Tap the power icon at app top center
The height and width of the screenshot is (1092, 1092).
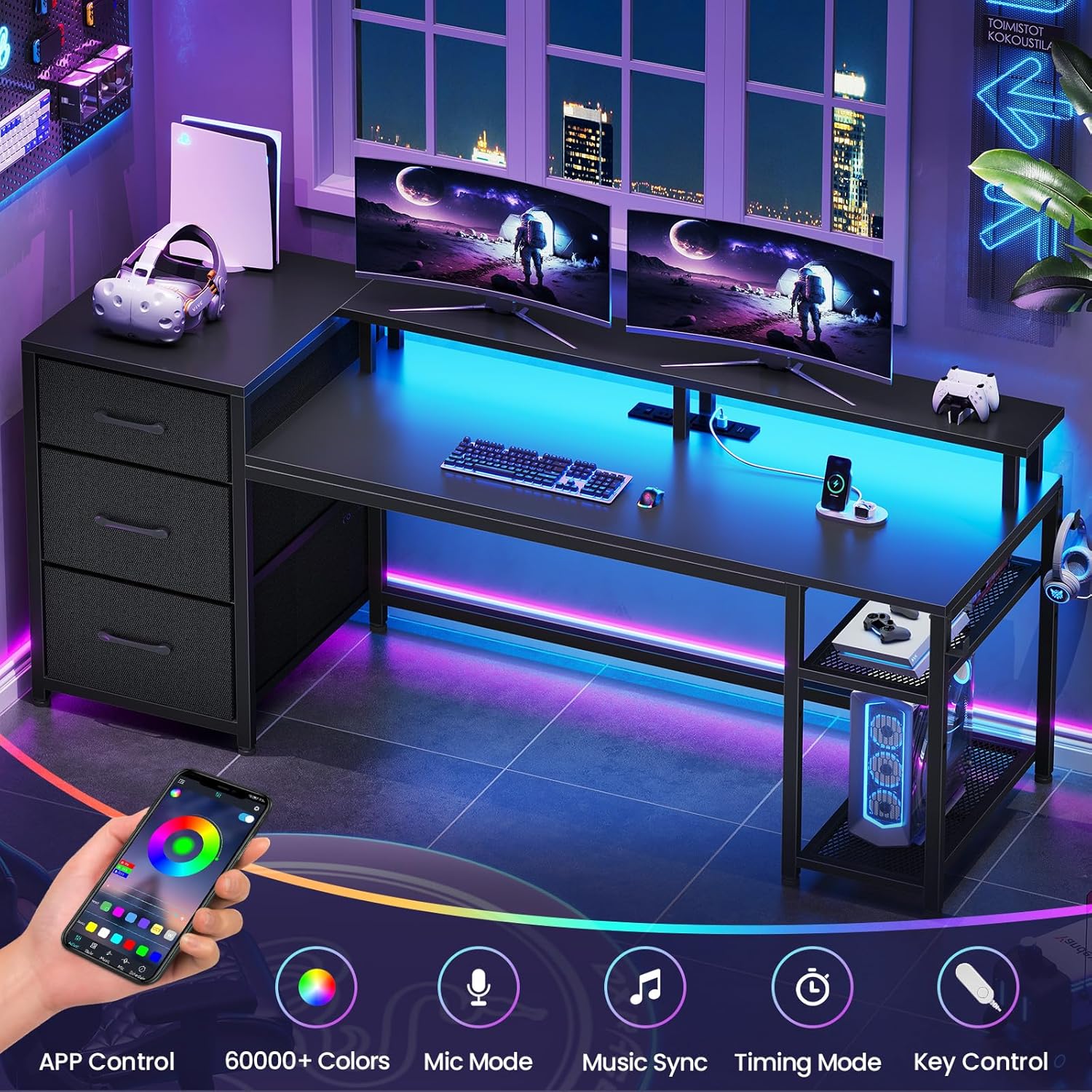(x=218, y=794)
